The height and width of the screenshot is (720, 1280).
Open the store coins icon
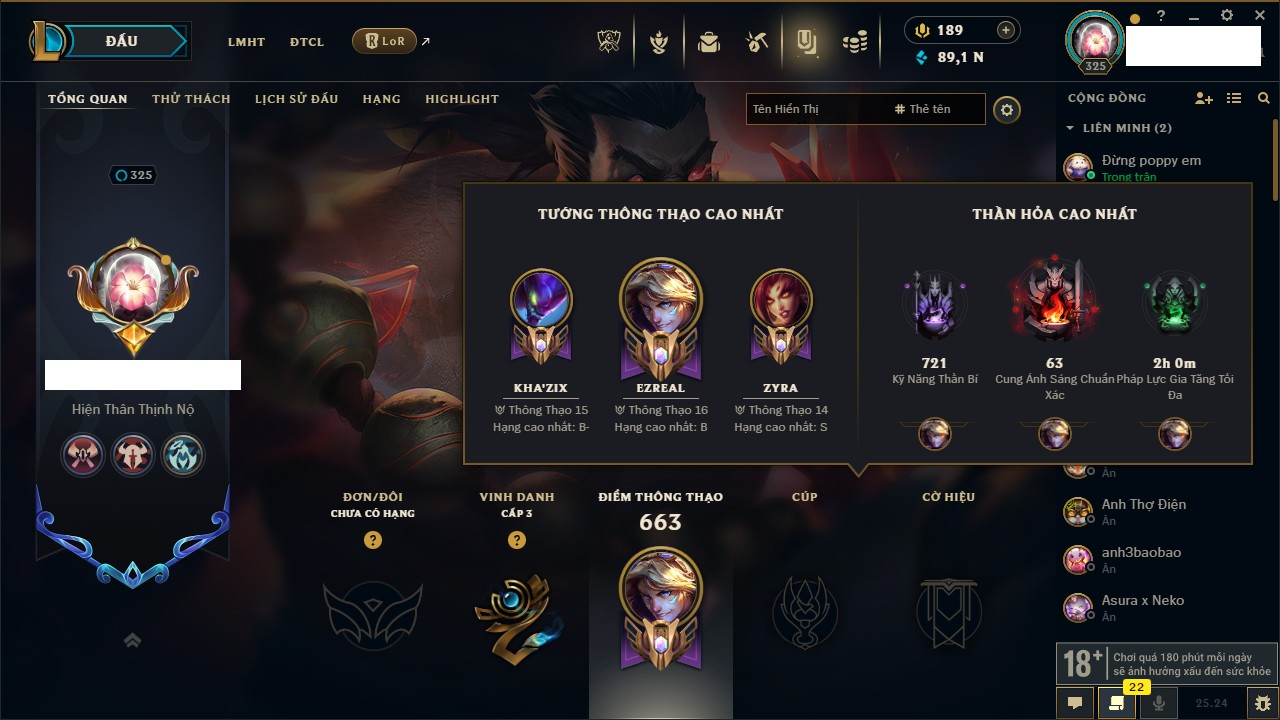tap(854, 42)
